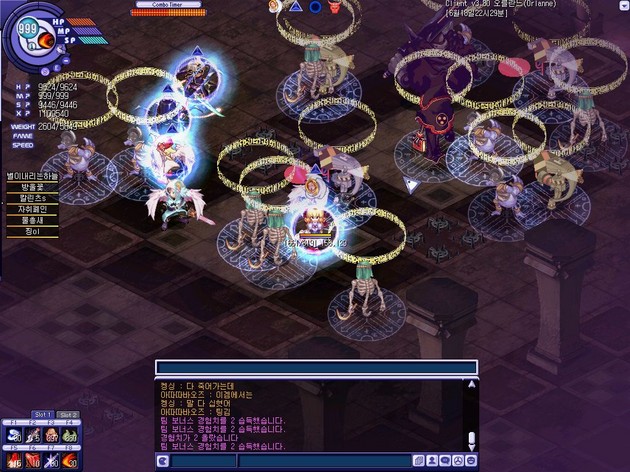
Task: Switch to the Slot 2 hotbar tab
Action: (68, 414)
